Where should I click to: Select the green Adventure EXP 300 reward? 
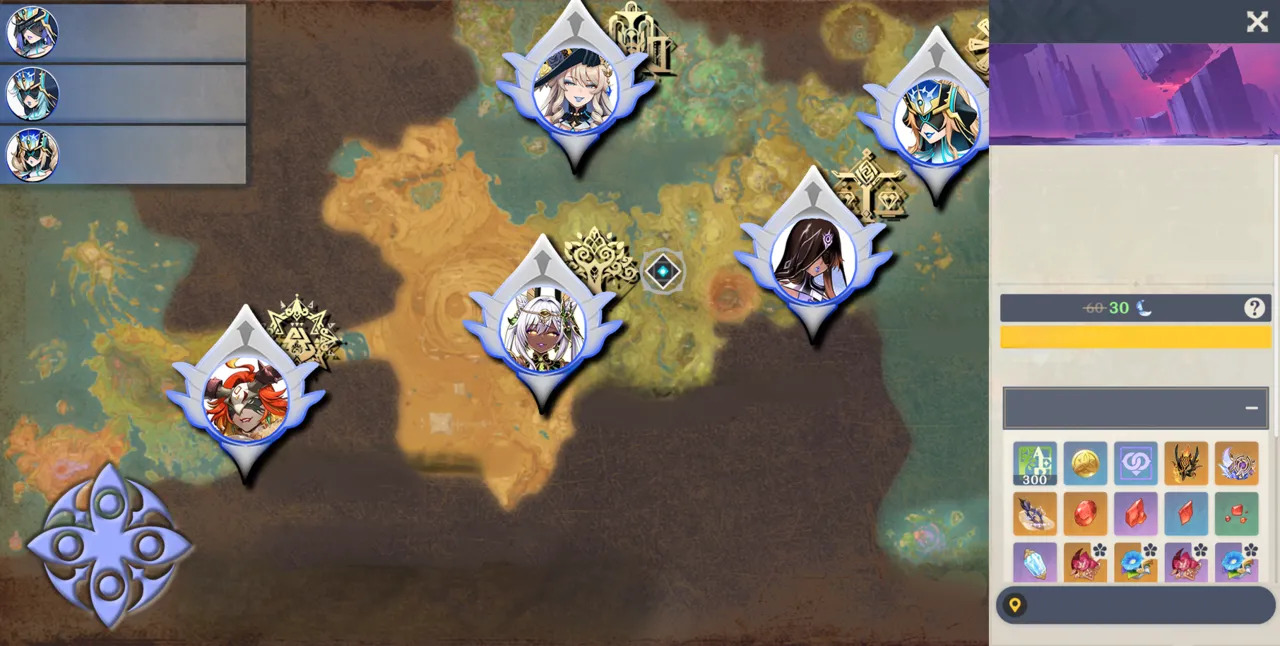point(1035,464)
